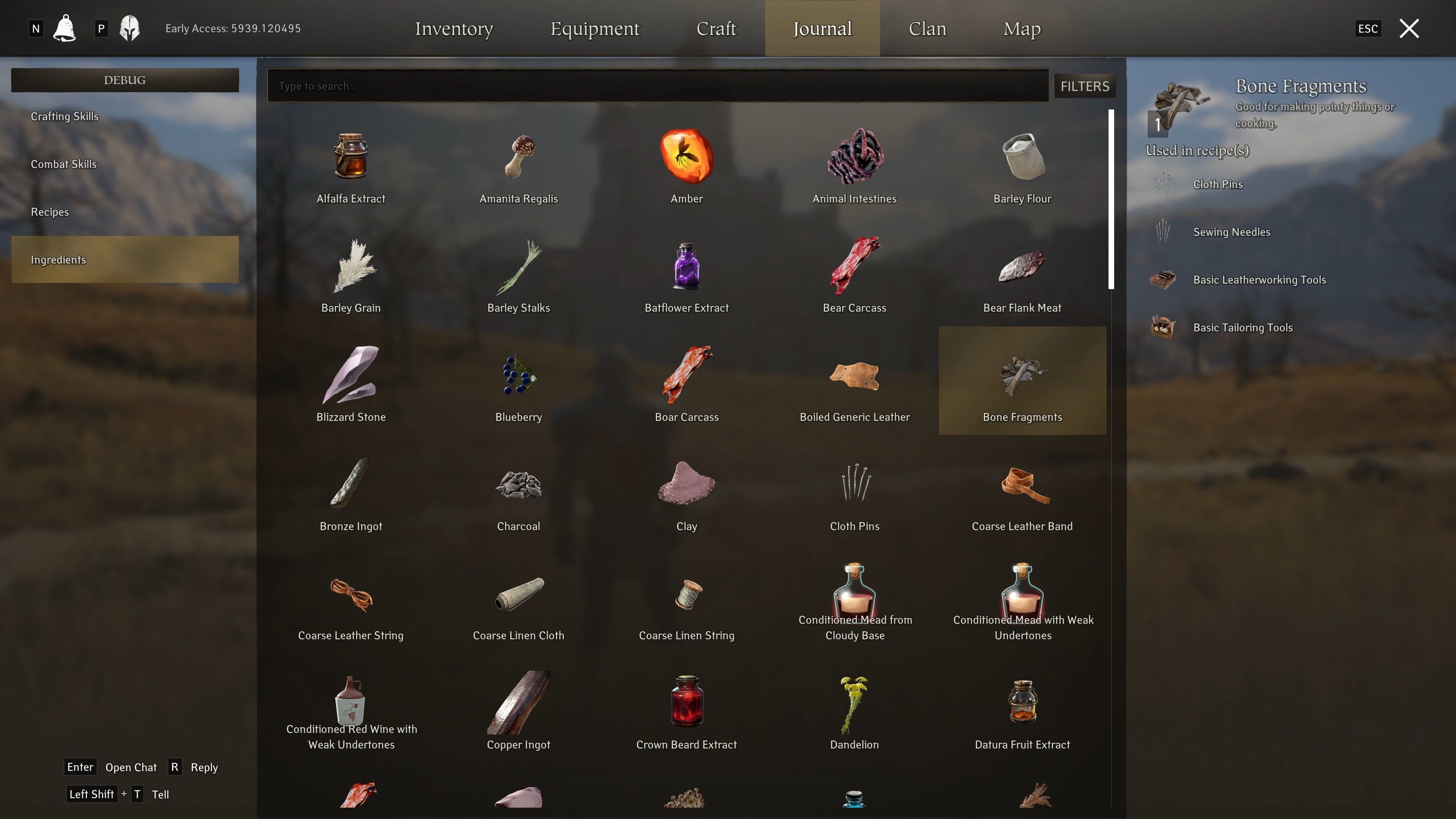This screenshot has height=819, width=1456.
Task: Open the Combat Skills section
Action: coord(63,164)
